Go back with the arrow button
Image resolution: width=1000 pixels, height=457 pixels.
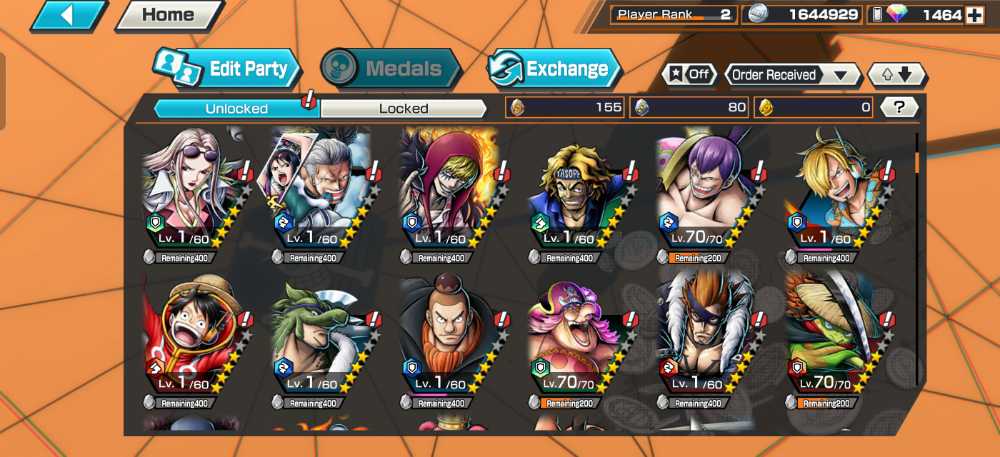(70, 15)
